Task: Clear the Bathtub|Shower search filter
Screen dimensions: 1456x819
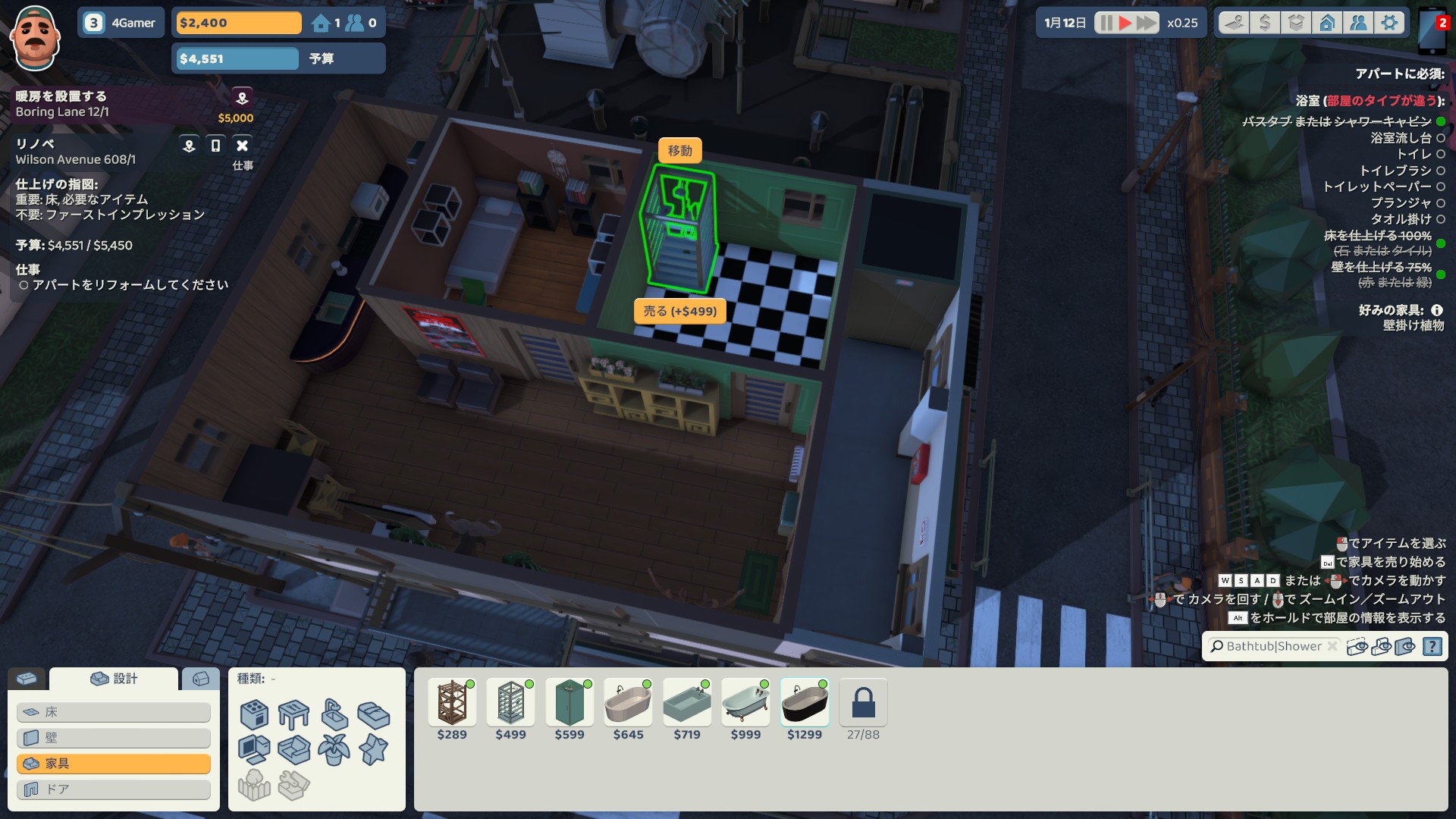Action: coord(1332,646)
